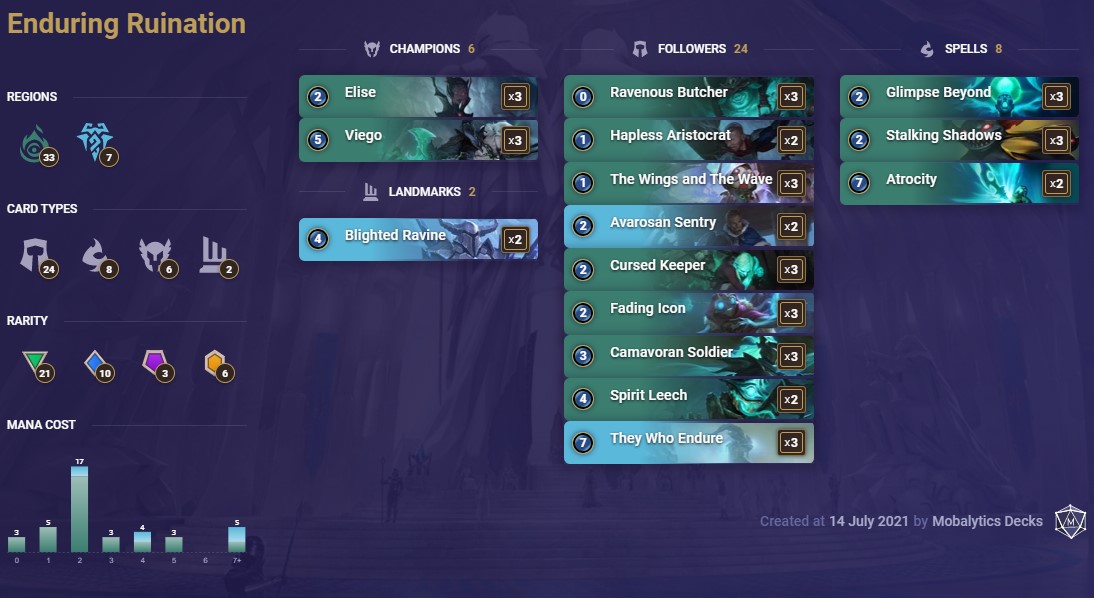Click the Mobalytics d20 logo icon
This screenshot has width=1094, height=598.
1069,521
